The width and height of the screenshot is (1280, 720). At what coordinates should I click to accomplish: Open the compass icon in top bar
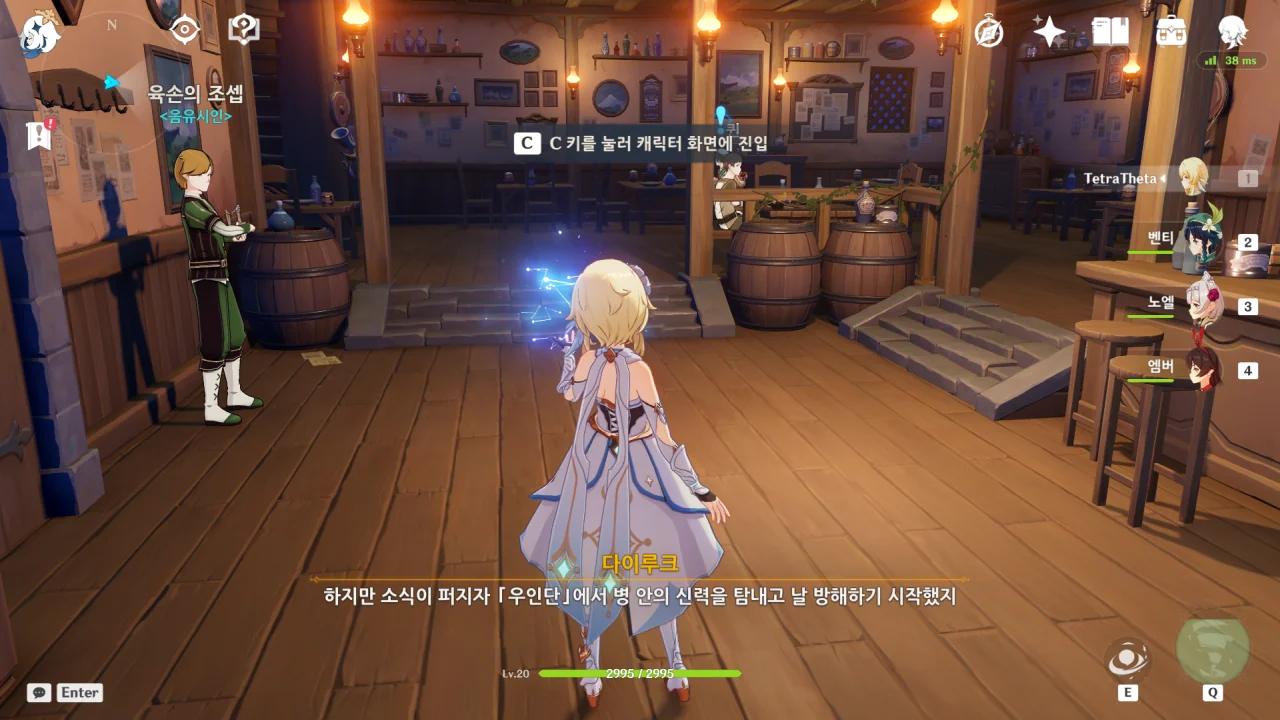tap(989, 32)
